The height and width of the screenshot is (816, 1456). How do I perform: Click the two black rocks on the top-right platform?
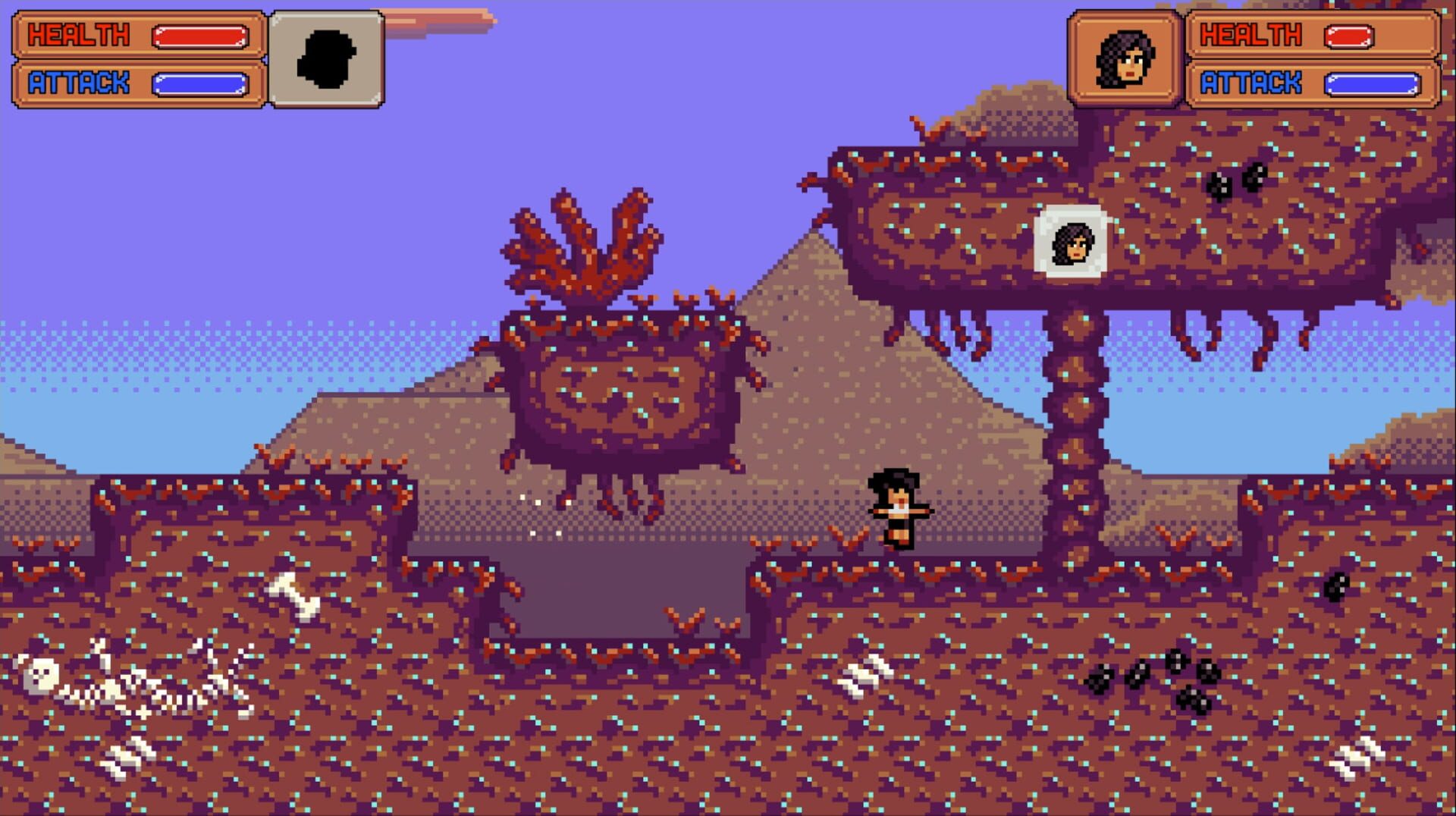tap(1236, 182)
